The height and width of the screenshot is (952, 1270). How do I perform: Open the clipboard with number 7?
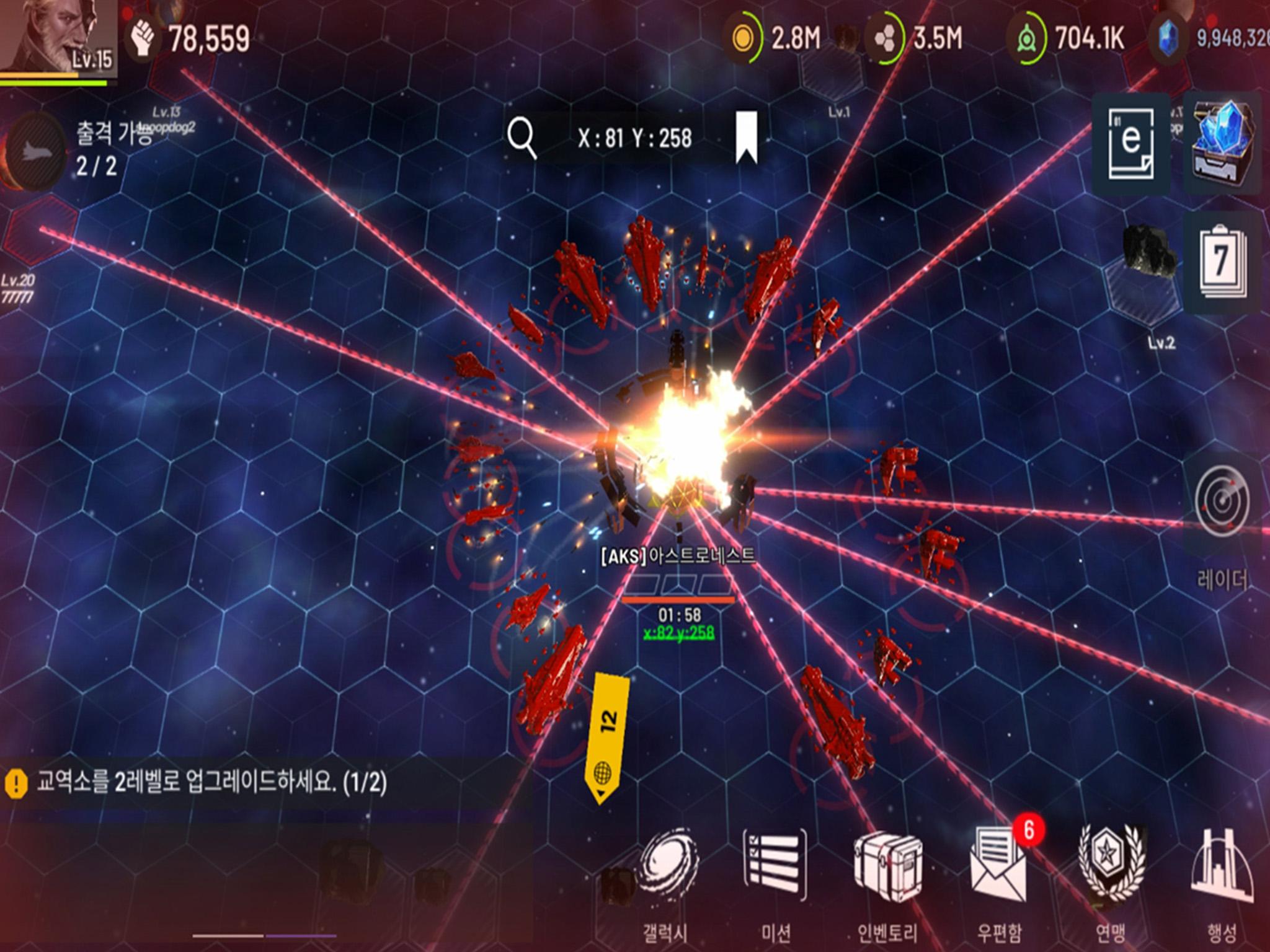click(1222, 263)
